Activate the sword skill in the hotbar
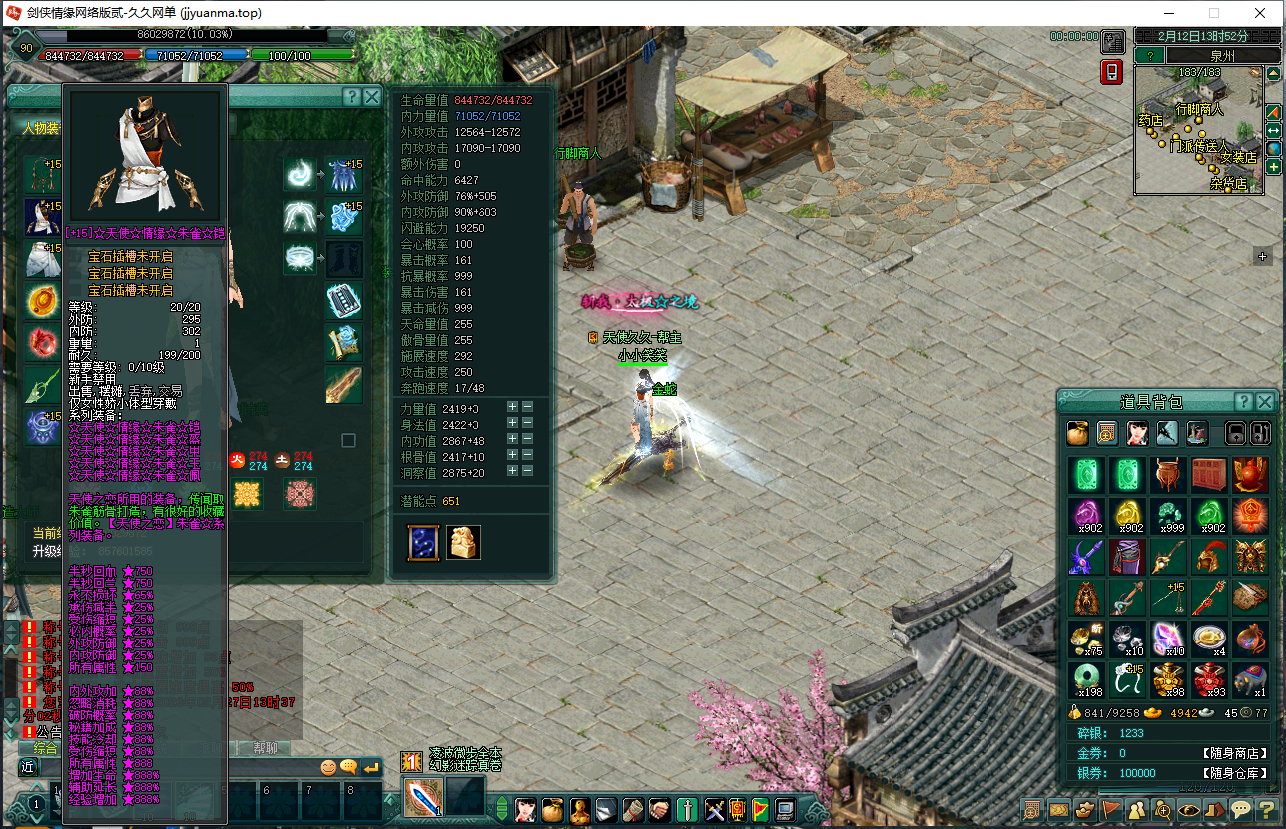This screenshot has height=829, width=1286. [x=423, y=797]
